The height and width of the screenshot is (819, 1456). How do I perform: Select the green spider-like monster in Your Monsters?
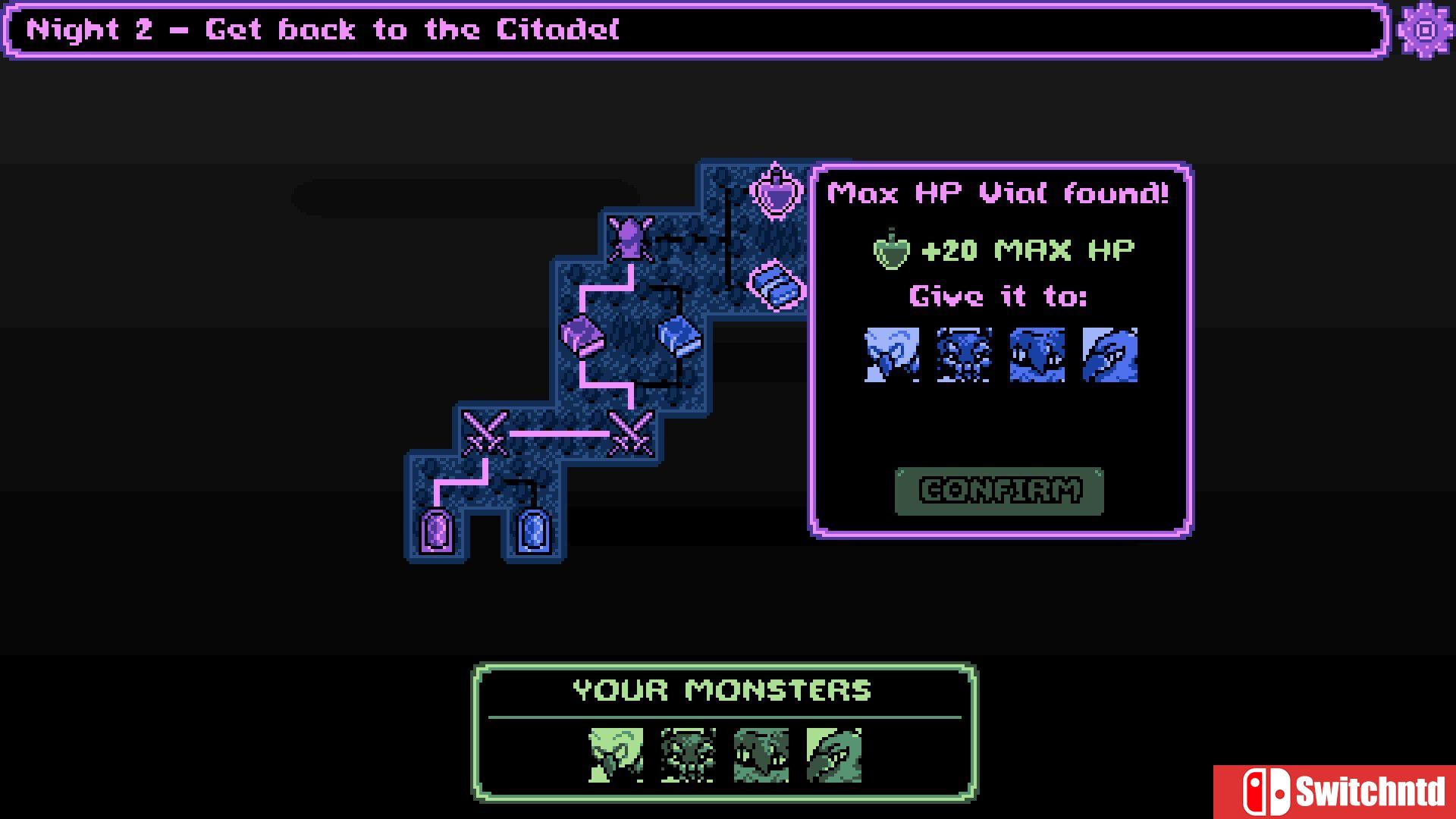688,755
